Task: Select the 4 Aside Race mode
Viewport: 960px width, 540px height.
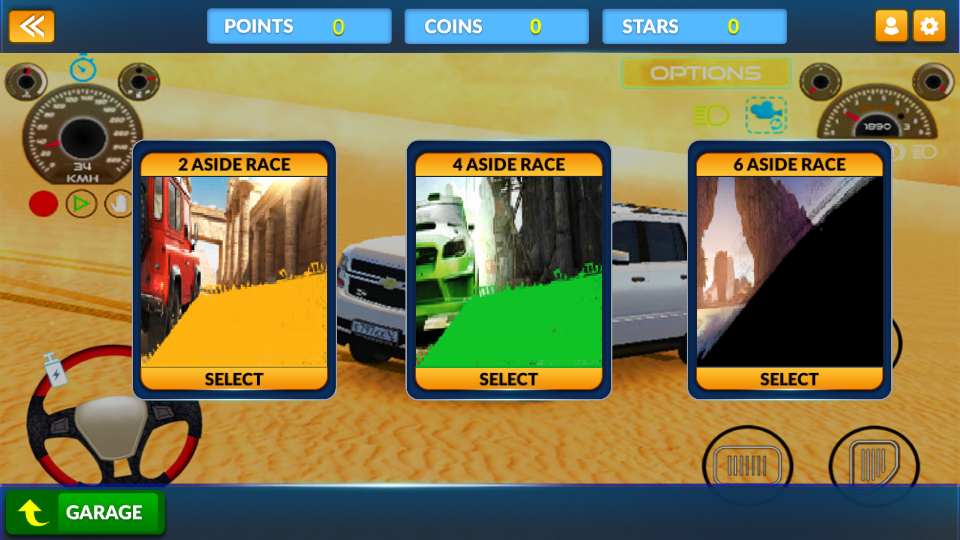Action: (x=508, y=379)
